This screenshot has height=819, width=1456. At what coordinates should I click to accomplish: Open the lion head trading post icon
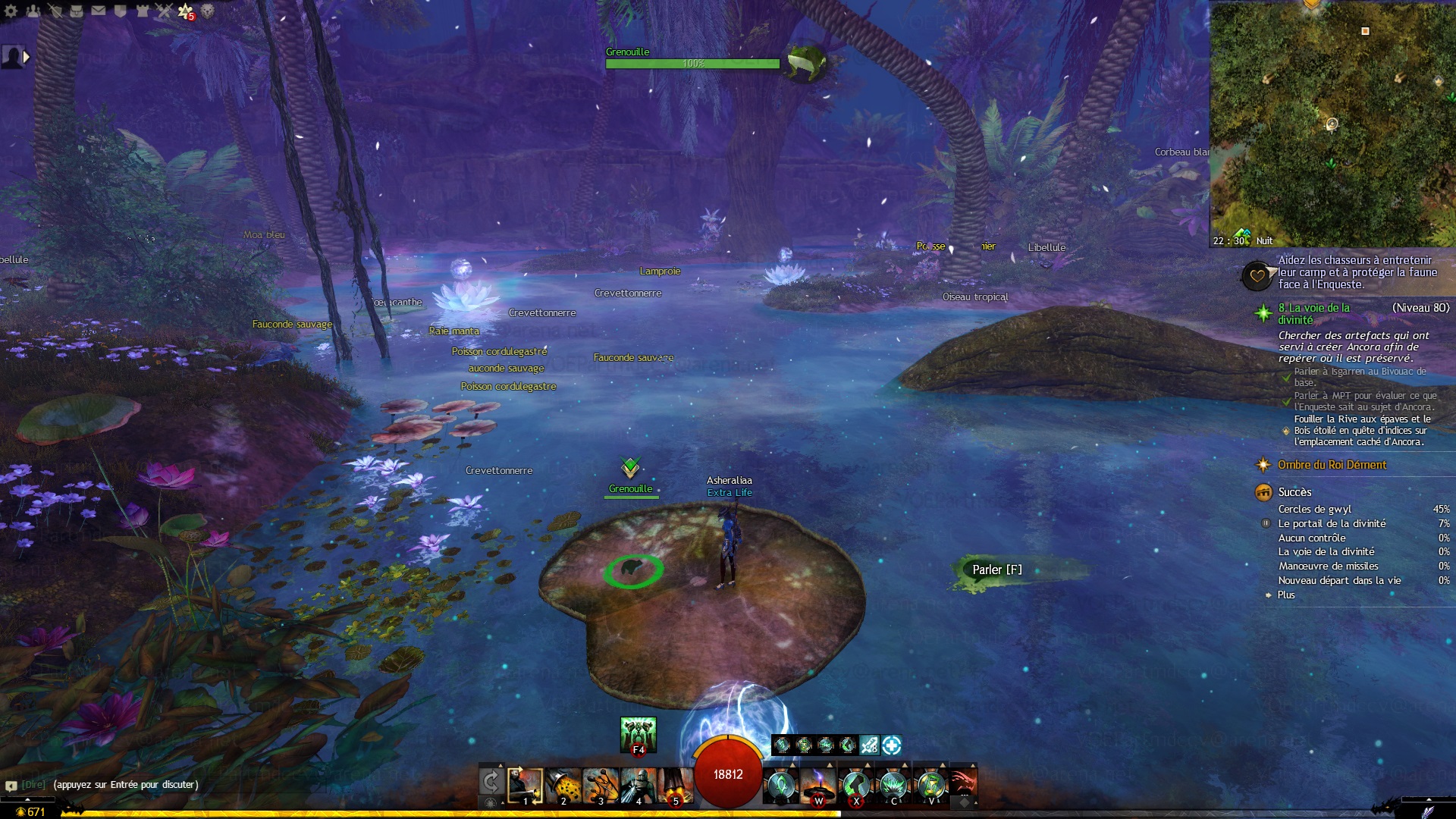click(x=208, y=11)
